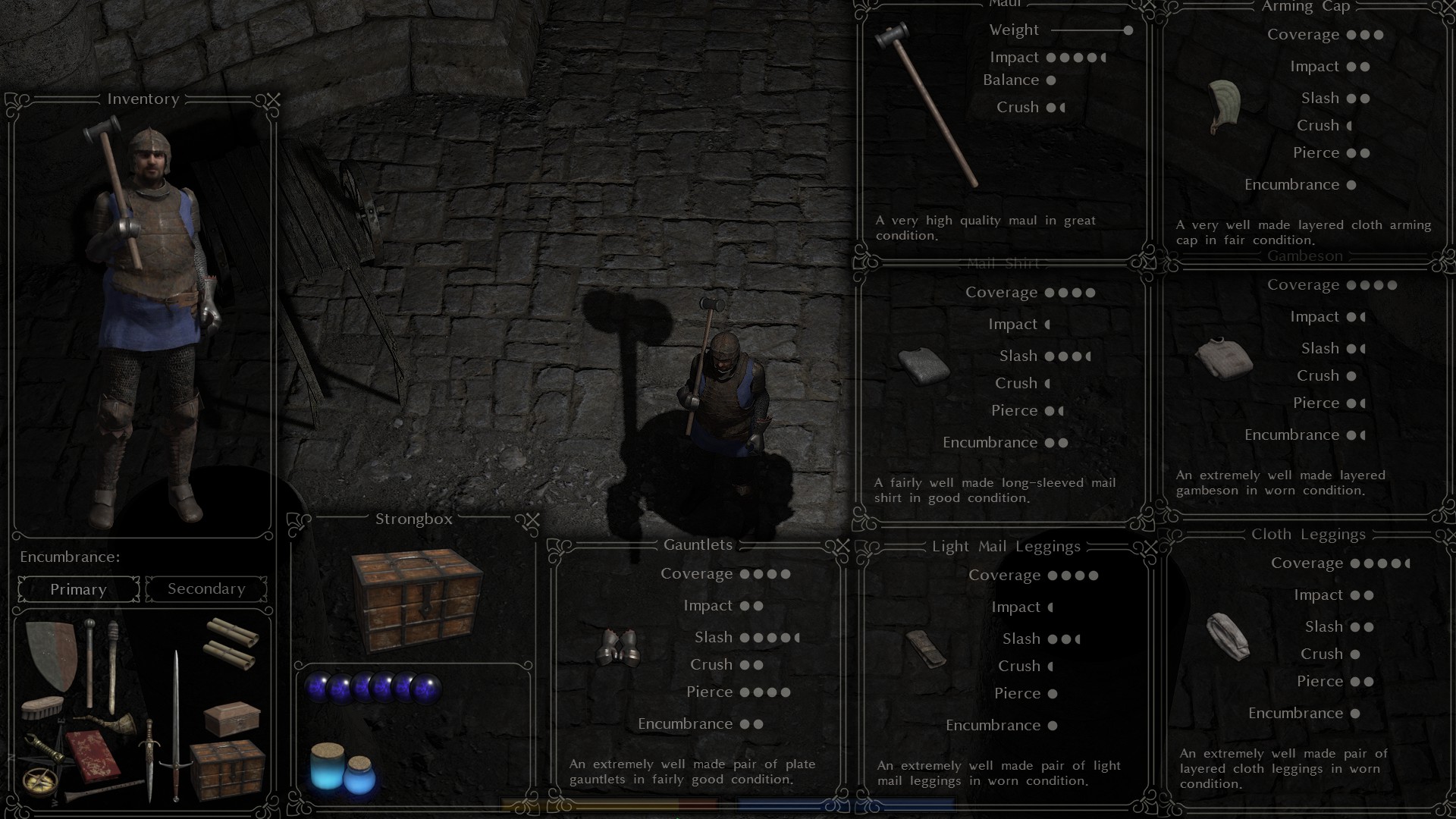Switch to the Secondary encumbrance view

point(205,588)
